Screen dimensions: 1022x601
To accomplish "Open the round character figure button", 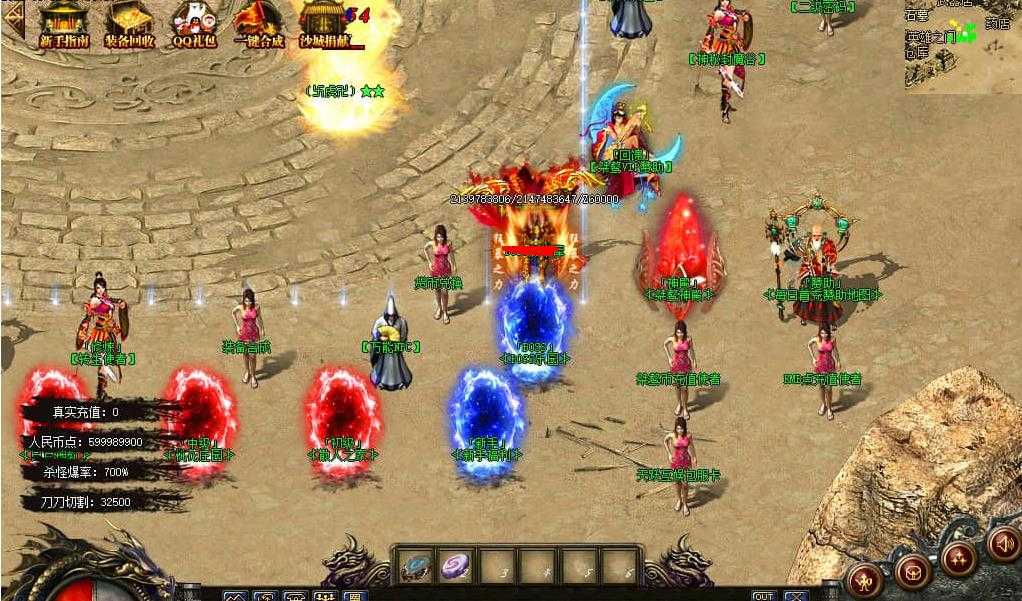I will click(x=863, y=579).
